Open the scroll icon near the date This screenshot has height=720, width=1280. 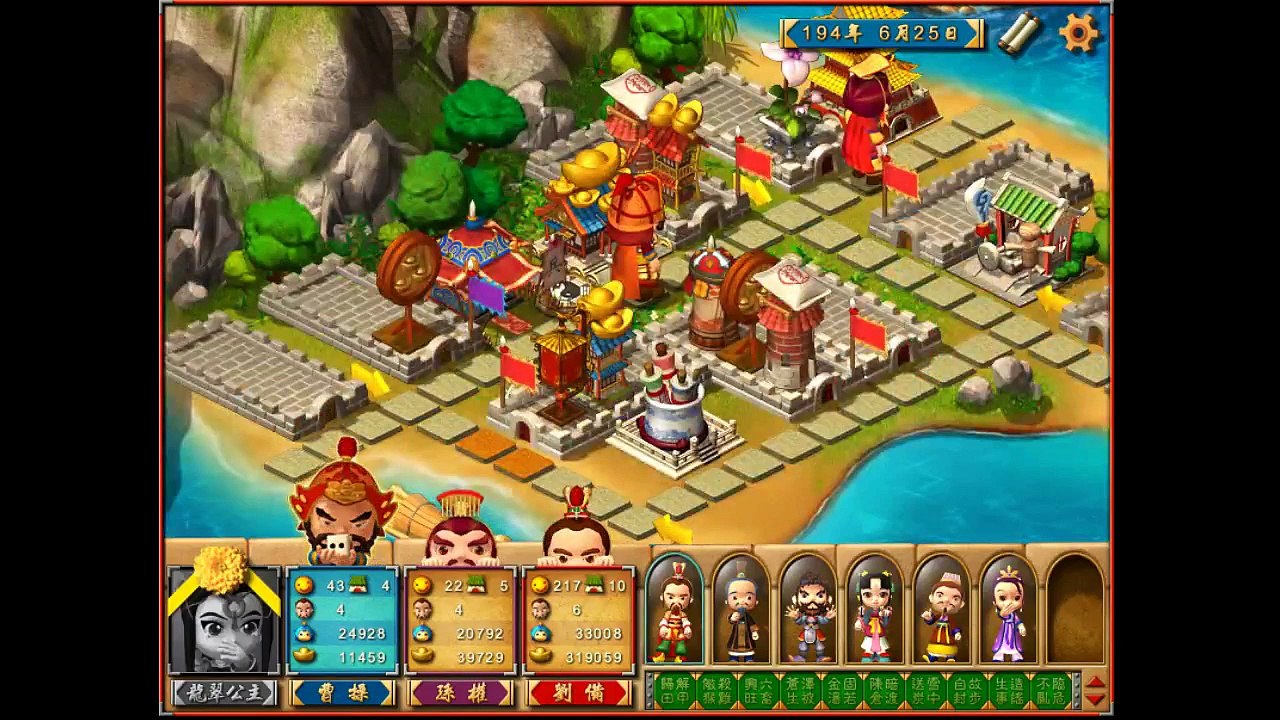1018,33
